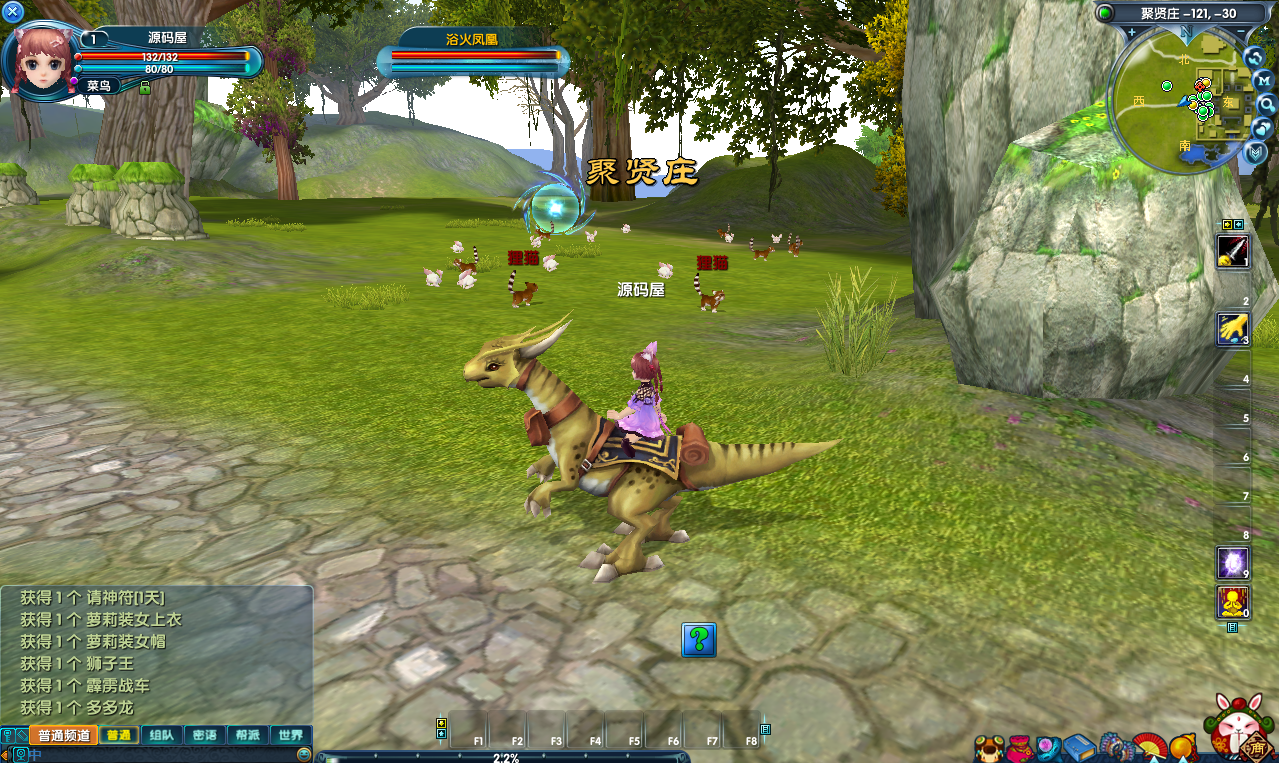The image size is (1279, 763).
Task: Switch chat to the 组队 team tab
Action: [161, 735]
